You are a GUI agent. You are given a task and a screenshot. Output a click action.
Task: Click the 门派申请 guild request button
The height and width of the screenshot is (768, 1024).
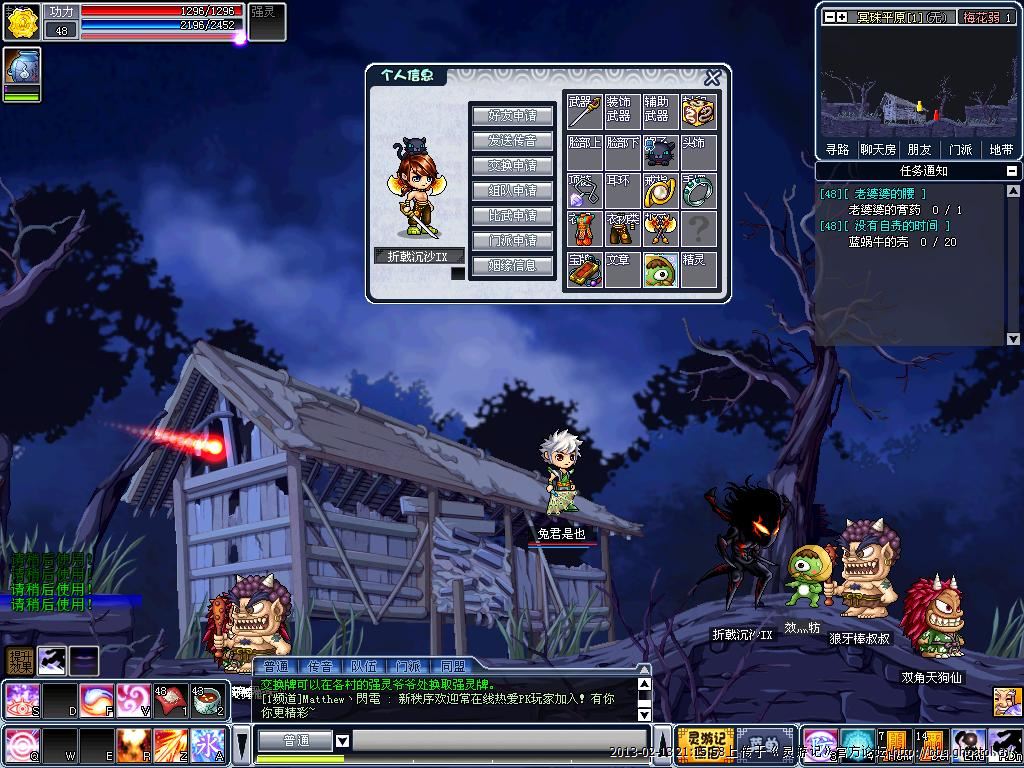(512, 240)
